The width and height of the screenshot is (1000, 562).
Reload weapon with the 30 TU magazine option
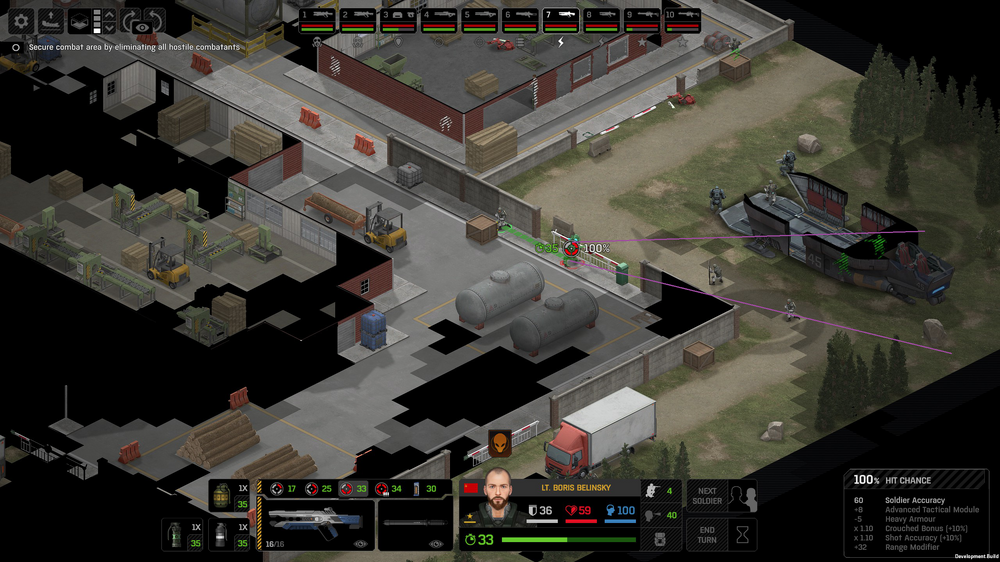424,488
